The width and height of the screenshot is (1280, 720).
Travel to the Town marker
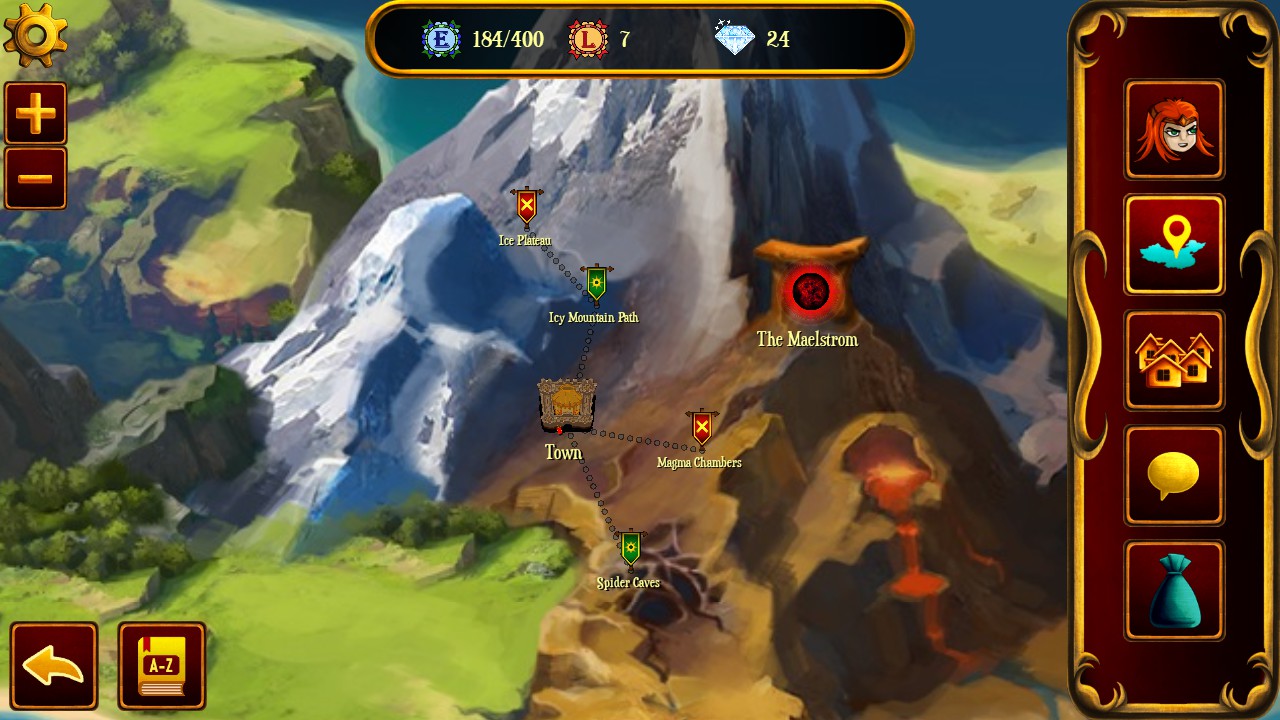567,406
